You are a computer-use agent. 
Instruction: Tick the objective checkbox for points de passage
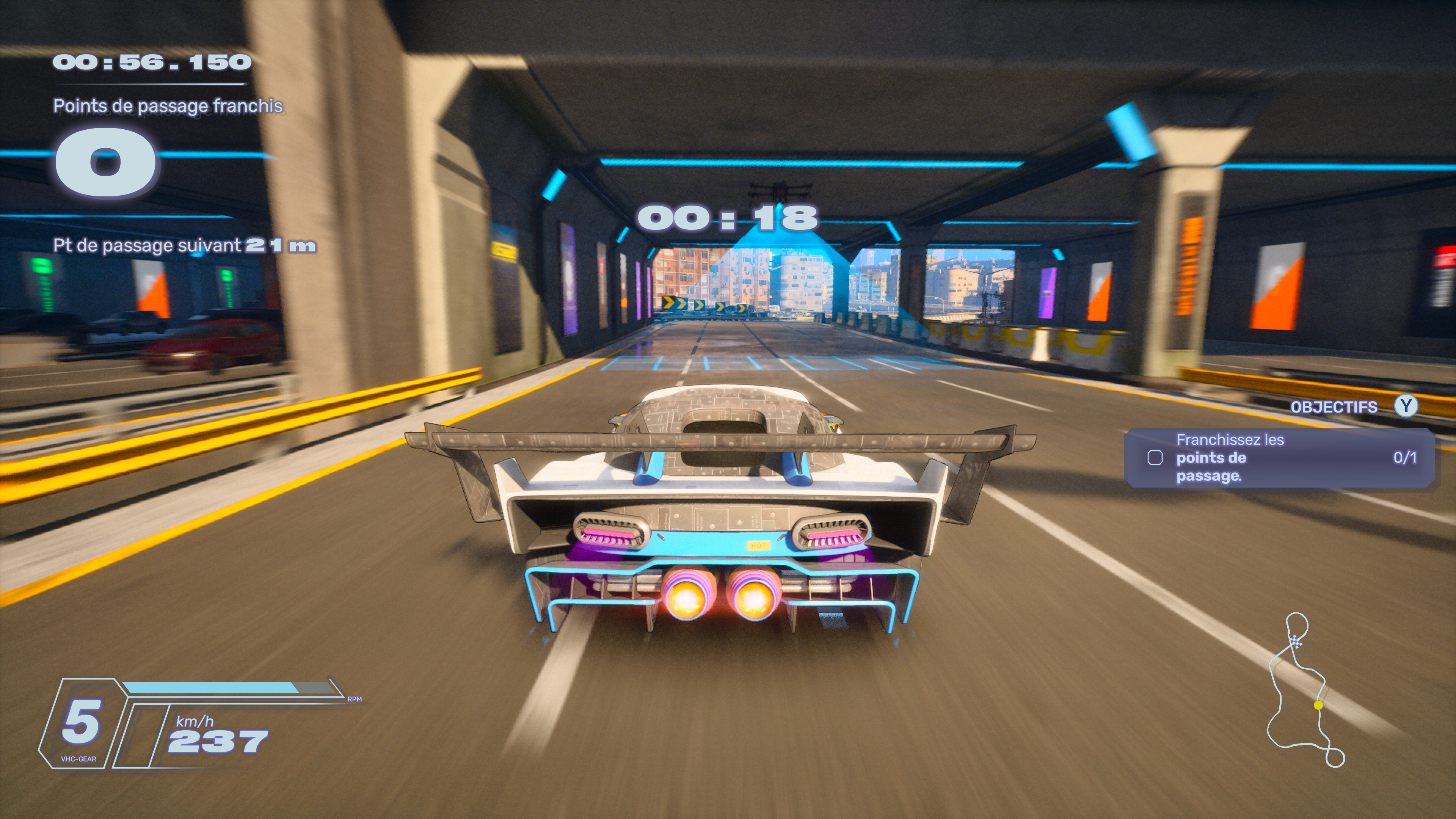pos(1155,458)
